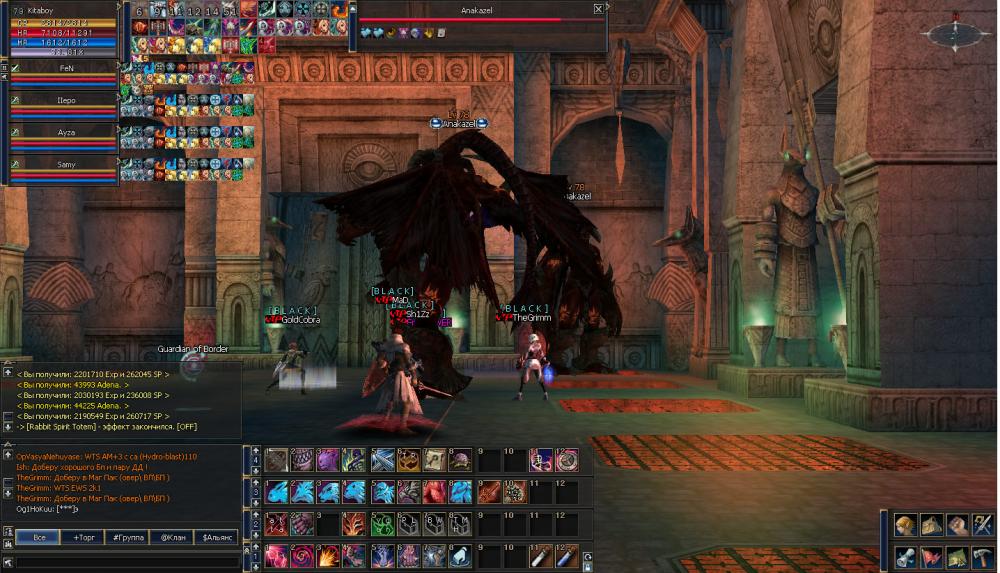The height and width of the screenshot is (573, 1000).
Task: Switch to the Все chat tab
Action: pyautogui.click(x=37, y=537)
